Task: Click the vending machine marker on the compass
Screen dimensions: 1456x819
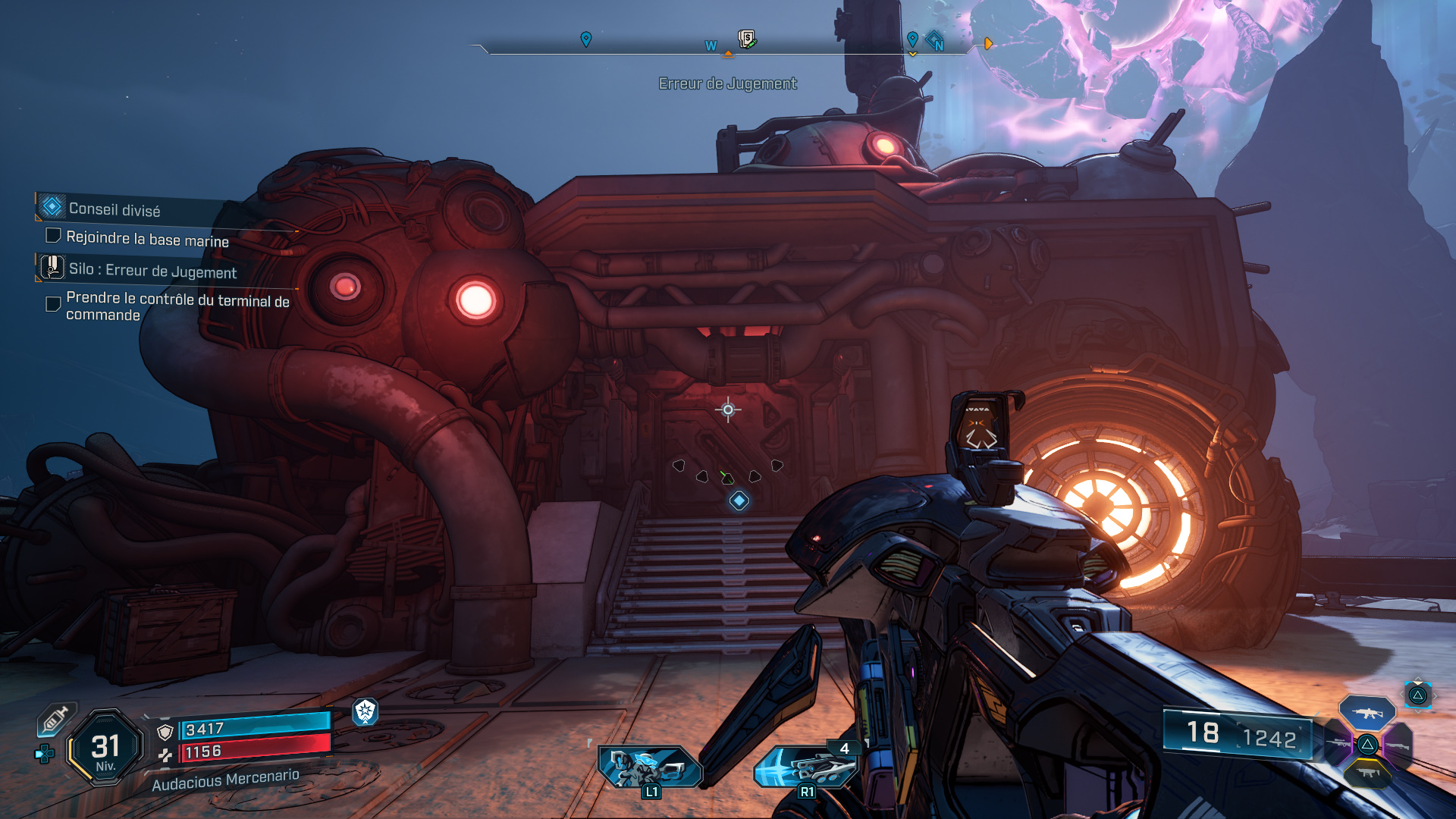Action: pyautogui.click(x=747, y=39)
